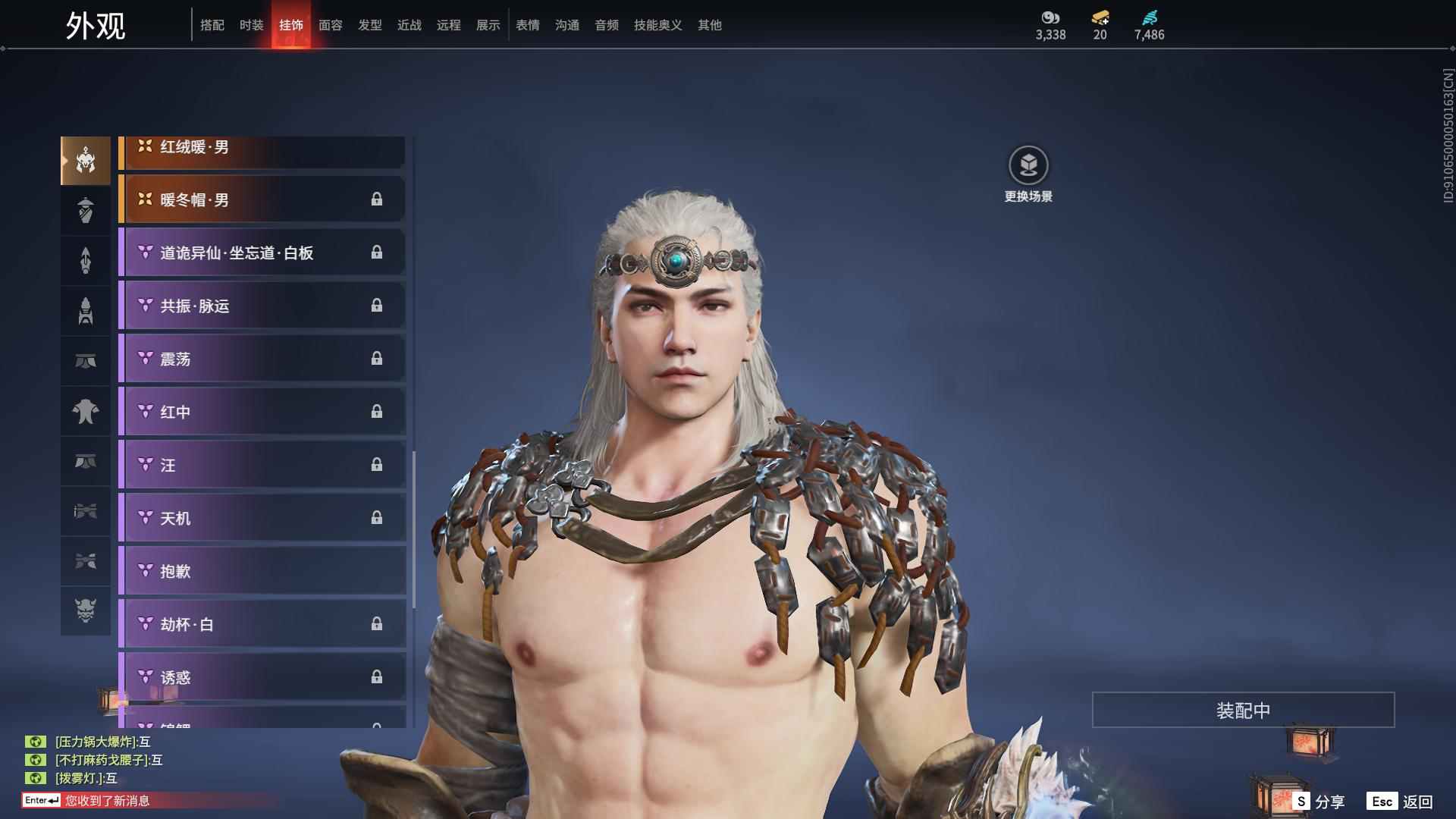
Task: Click the 返回 back button
Action: click(x=1401, y=802)
